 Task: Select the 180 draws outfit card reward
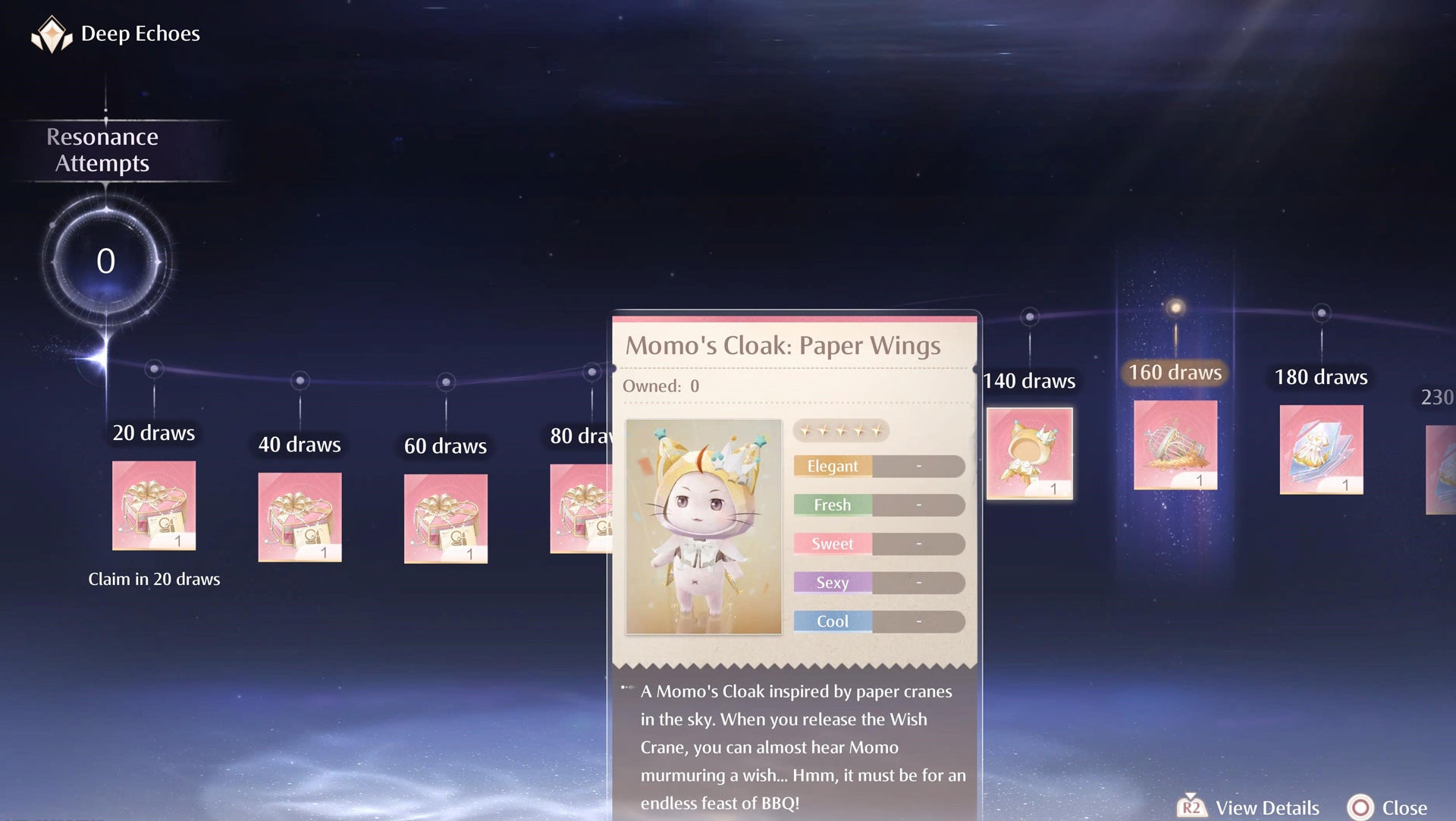point(1321,449)
